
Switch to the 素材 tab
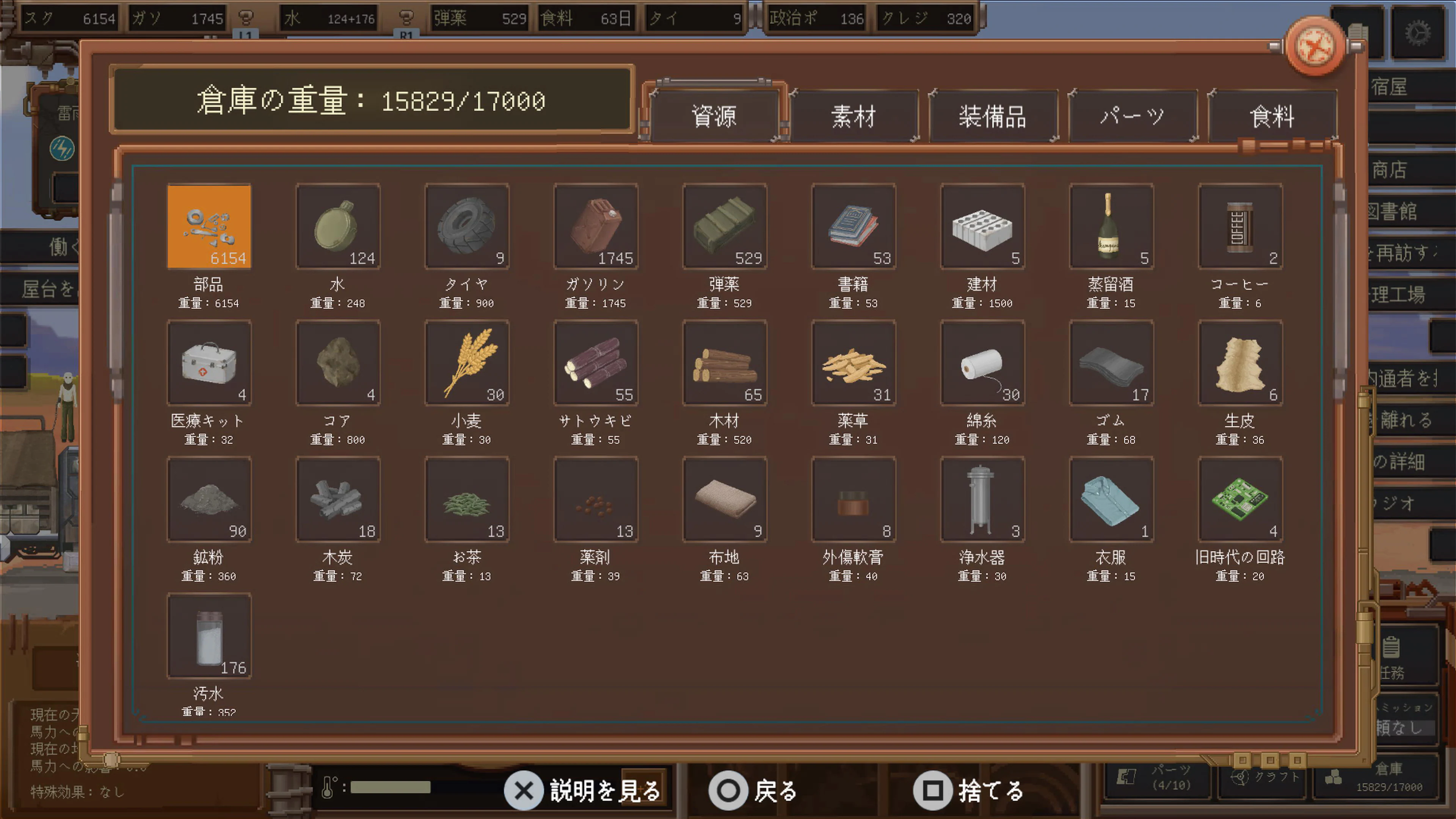(x=854, y=116)
